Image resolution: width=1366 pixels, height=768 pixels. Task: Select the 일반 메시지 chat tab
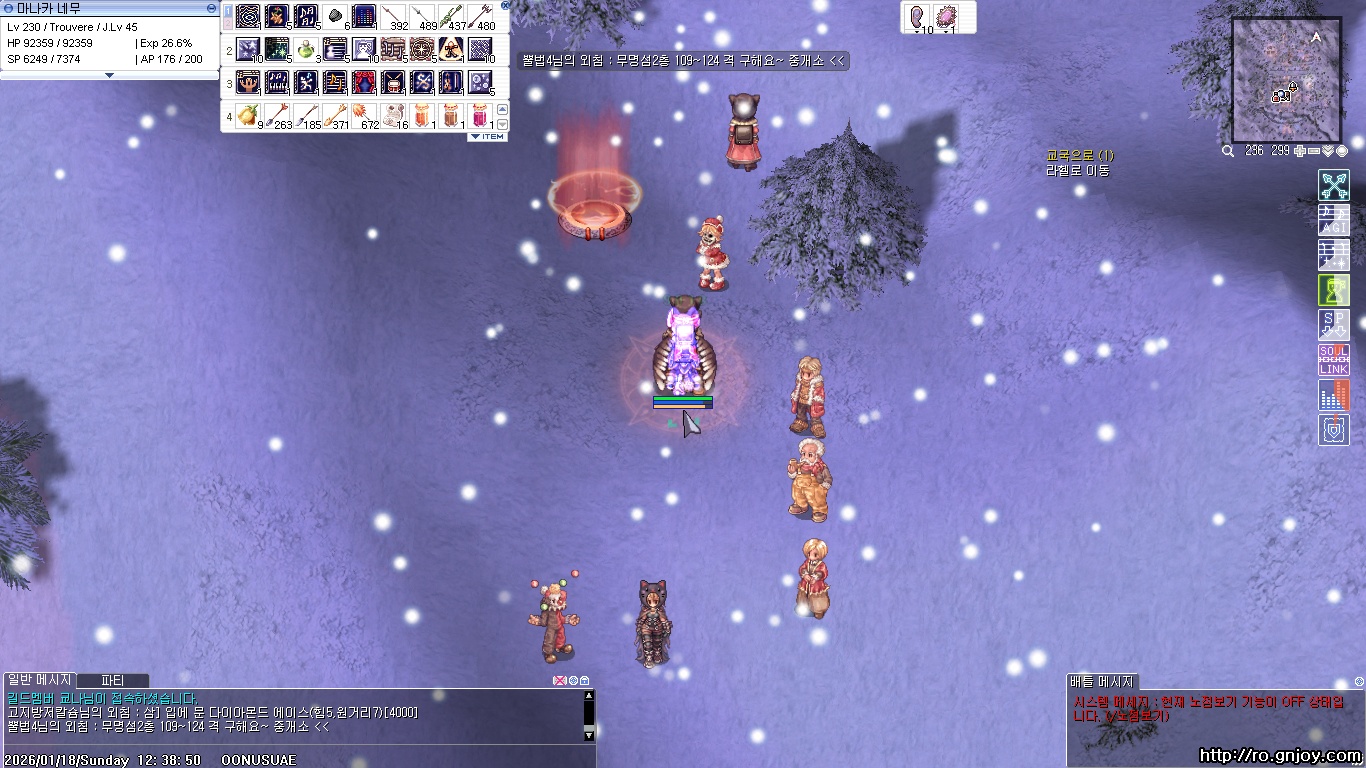38,681
